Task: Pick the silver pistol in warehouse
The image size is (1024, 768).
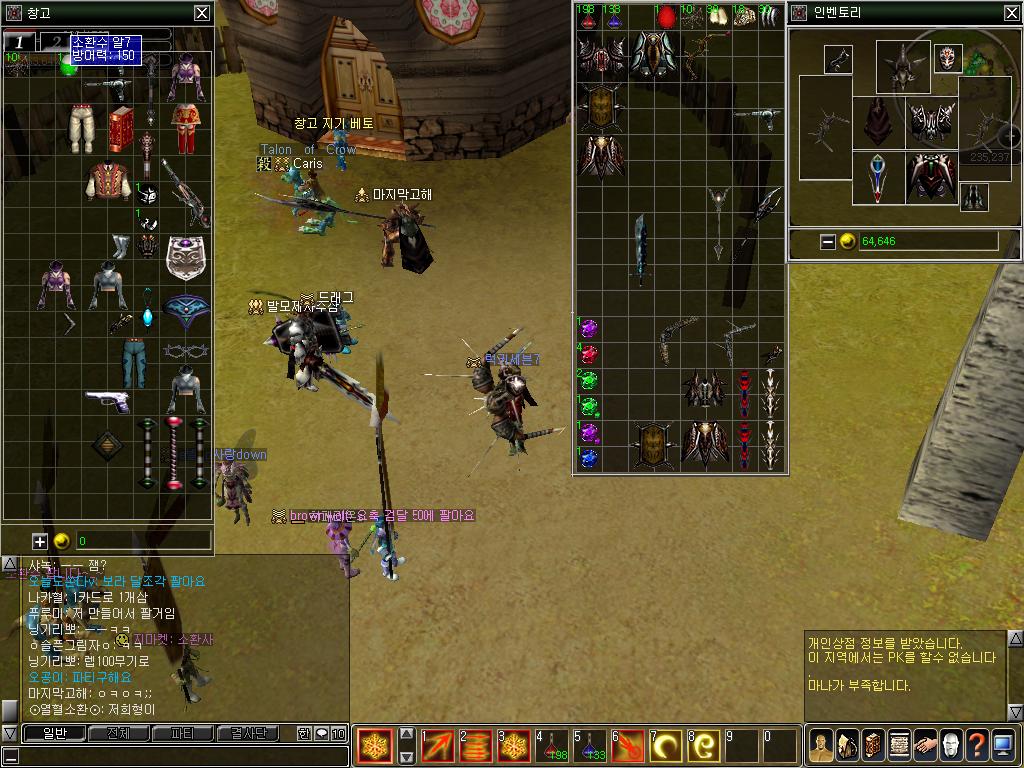Action: (107, 401)
